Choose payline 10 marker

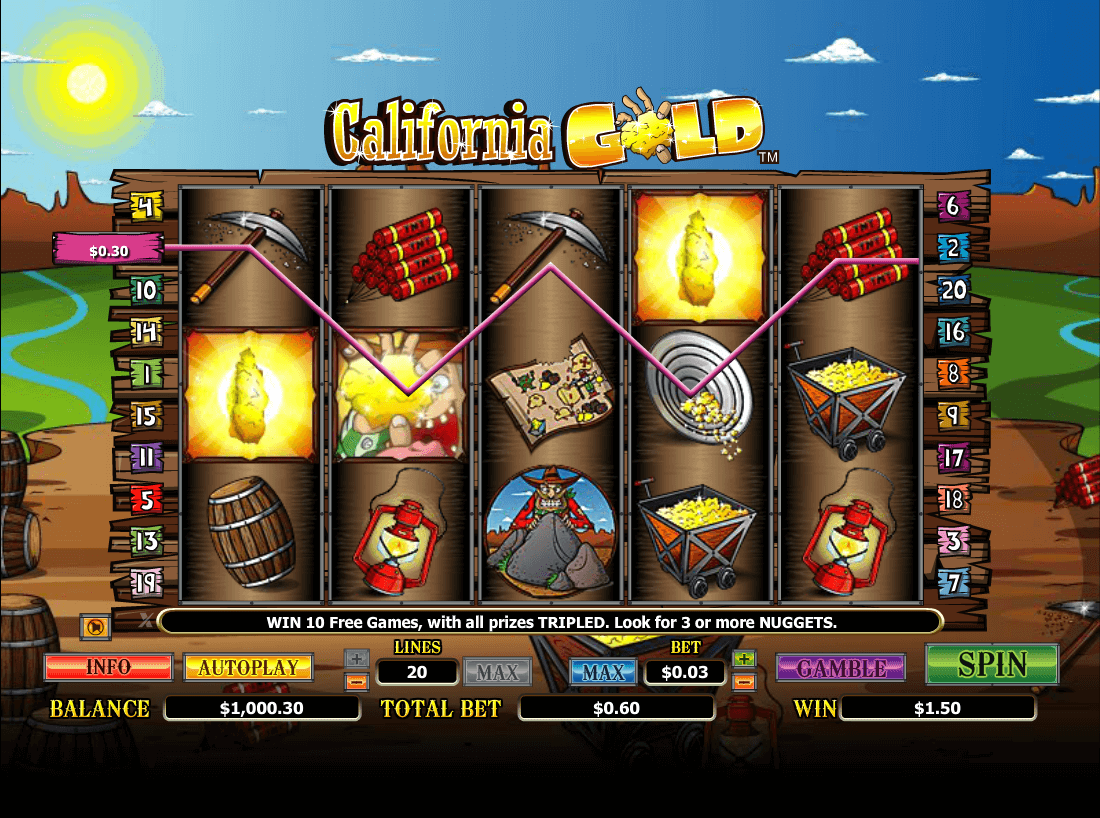pos(146,291)
